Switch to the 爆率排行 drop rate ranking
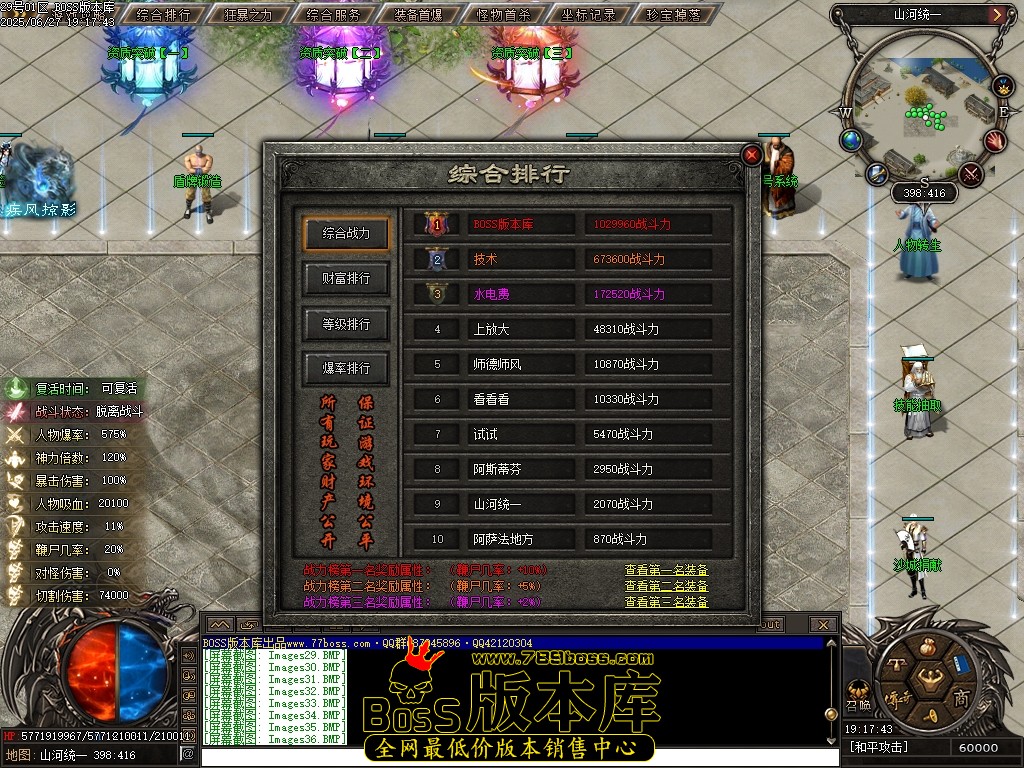The height and width of the screenshot is (768, 1024). pos(346,368)
